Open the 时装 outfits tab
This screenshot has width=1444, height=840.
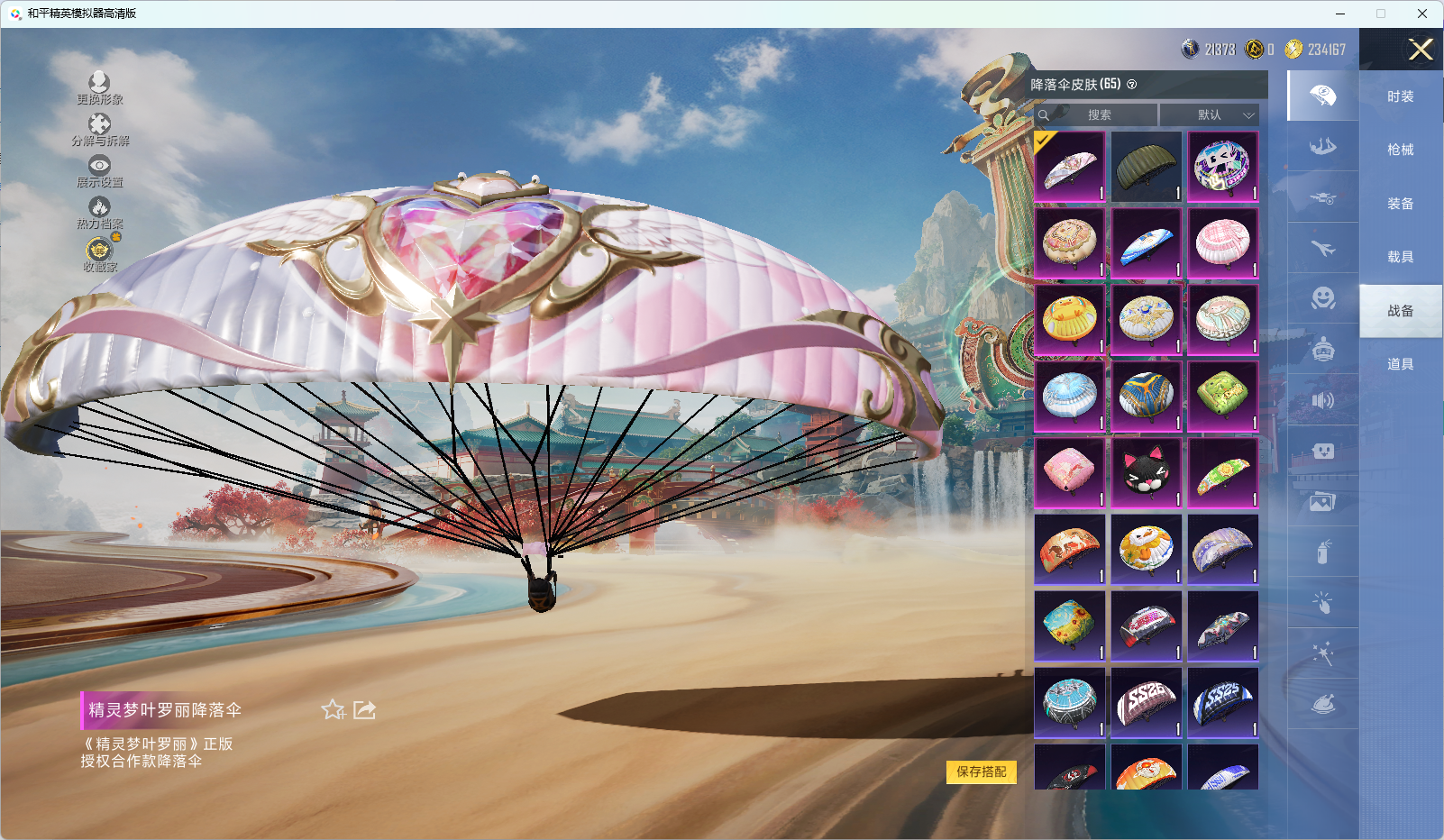(x=1400, y=96)
